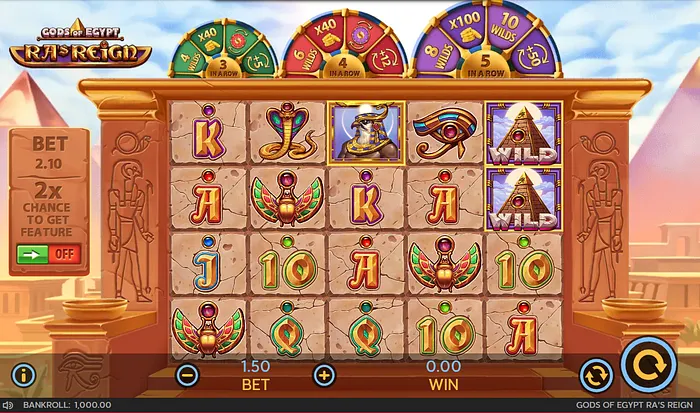The image size is (700, 413).
Task: Toggle the 2x chance feature switch
Action: pyautogui.click(x=47, y=254)
